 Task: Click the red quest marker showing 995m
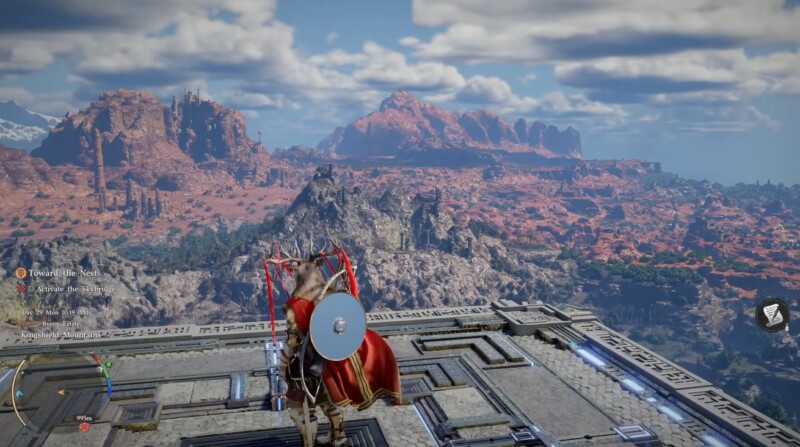[x=85, y=427]
